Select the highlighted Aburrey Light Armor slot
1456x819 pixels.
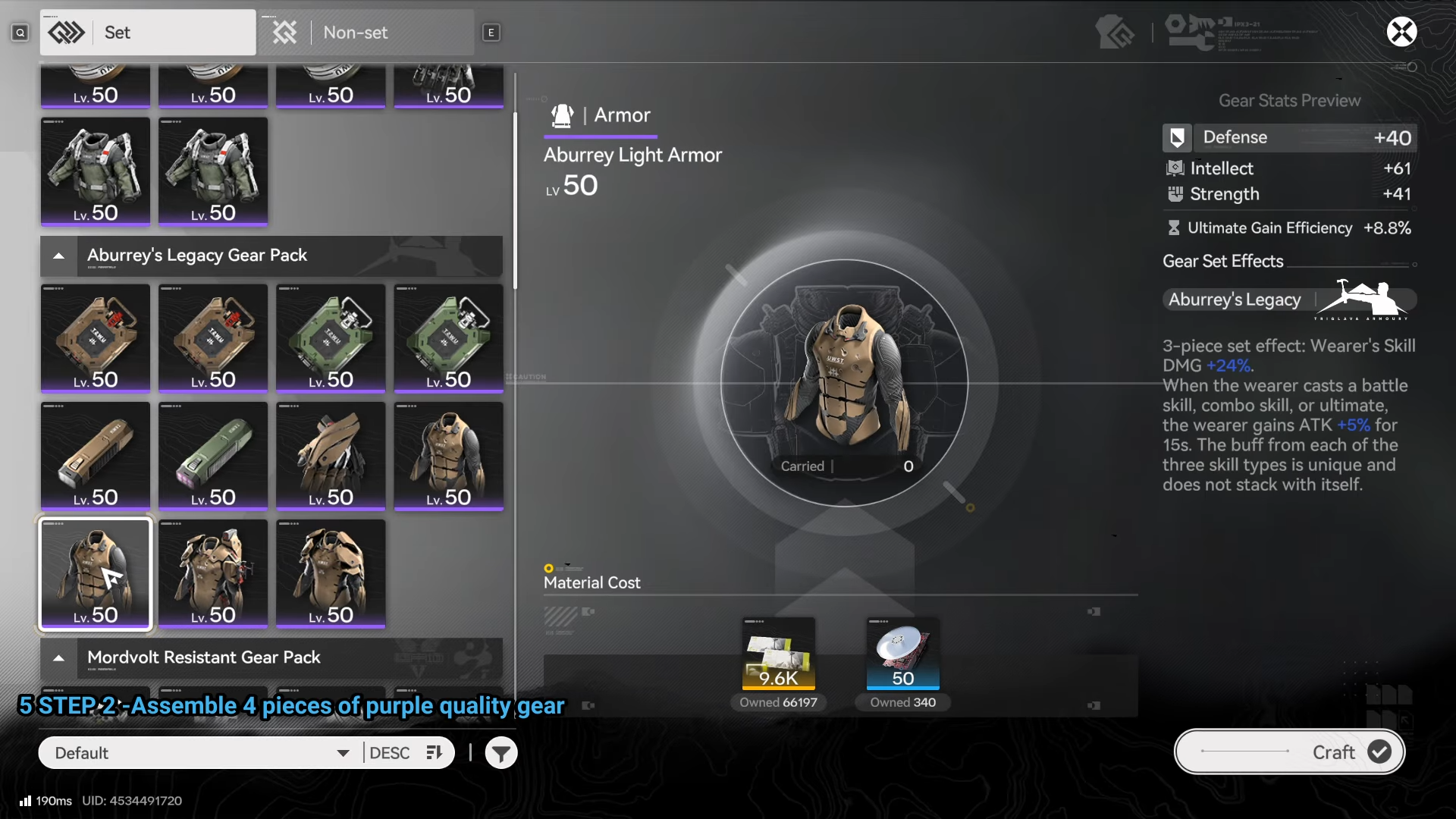[96, 574]
